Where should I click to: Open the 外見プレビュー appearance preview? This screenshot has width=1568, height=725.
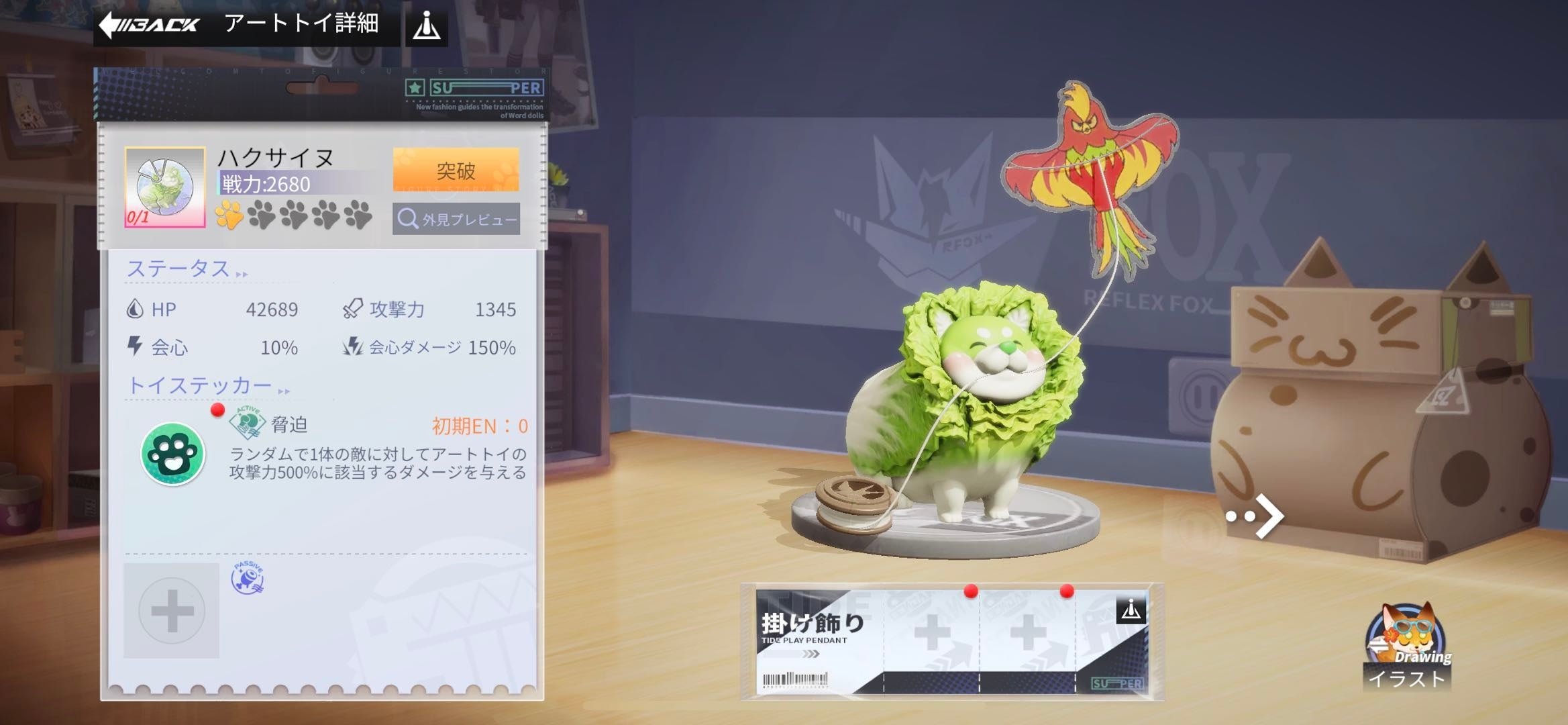pos(456,220)
